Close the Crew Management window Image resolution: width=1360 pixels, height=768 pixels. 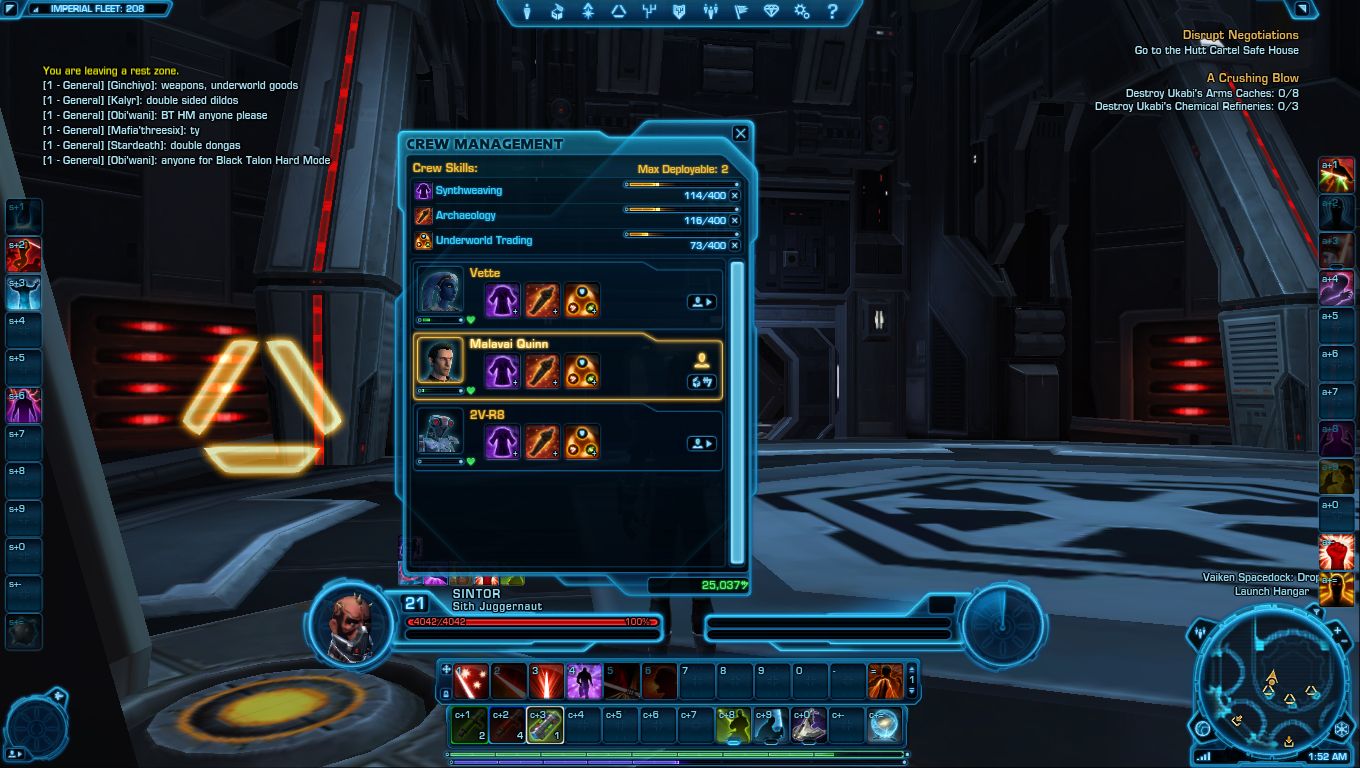pos(740,134)
